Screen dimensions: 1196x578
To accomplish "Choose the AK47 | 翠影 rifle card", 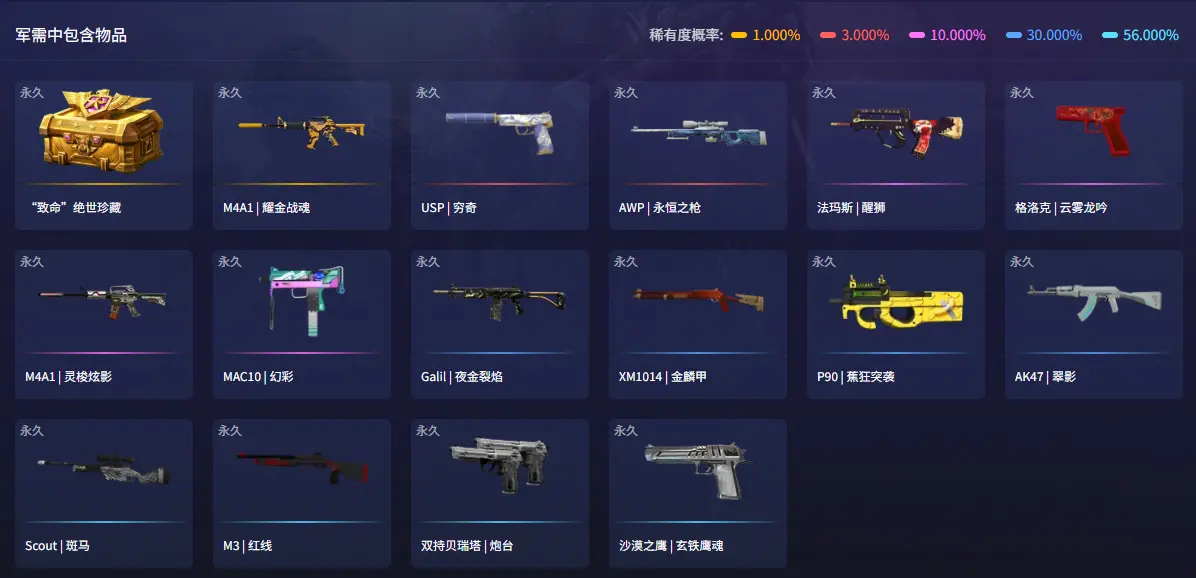I will tap(1093, 324).
